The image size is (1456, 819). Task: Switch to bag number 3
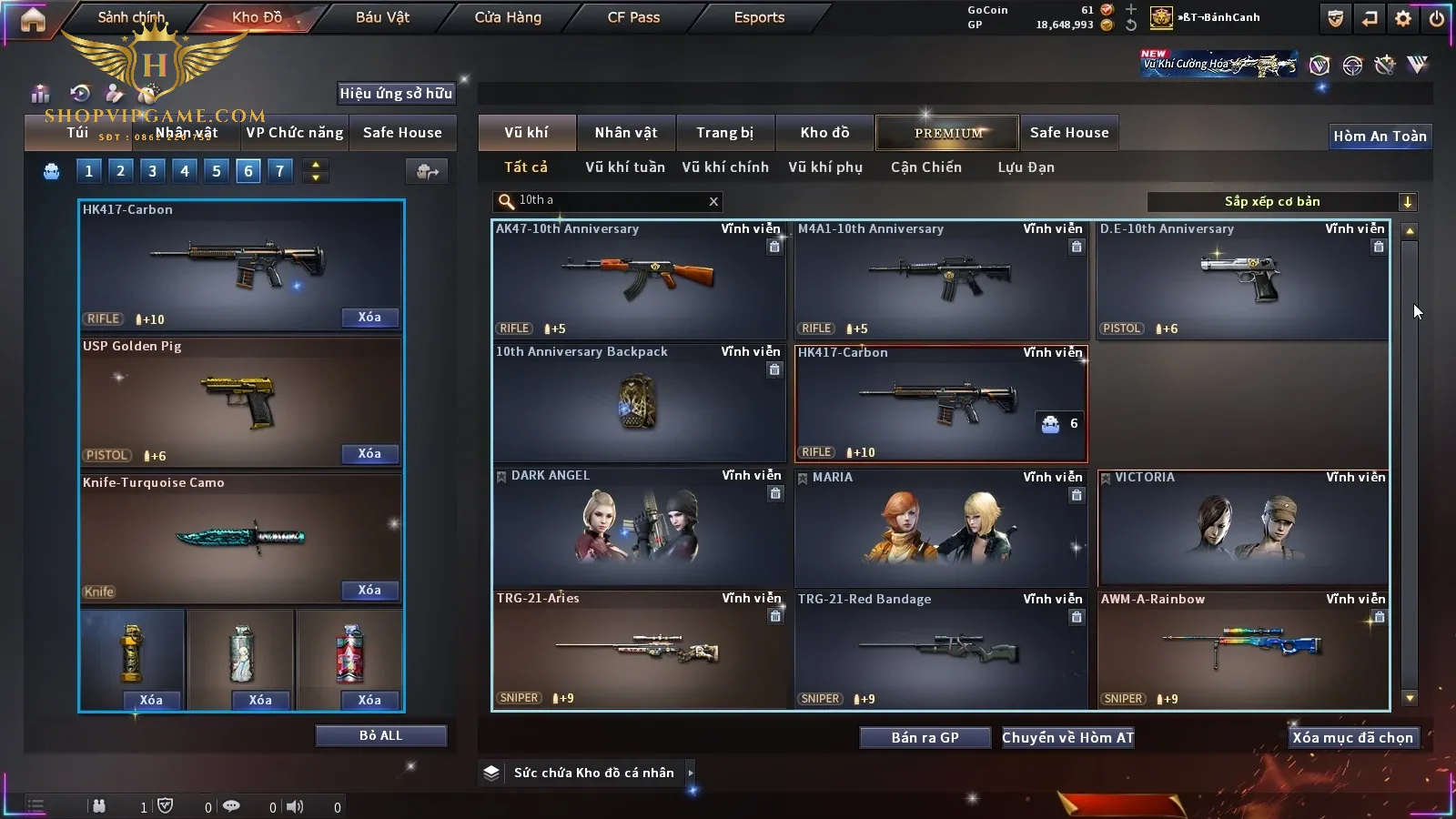coord(152,171)
